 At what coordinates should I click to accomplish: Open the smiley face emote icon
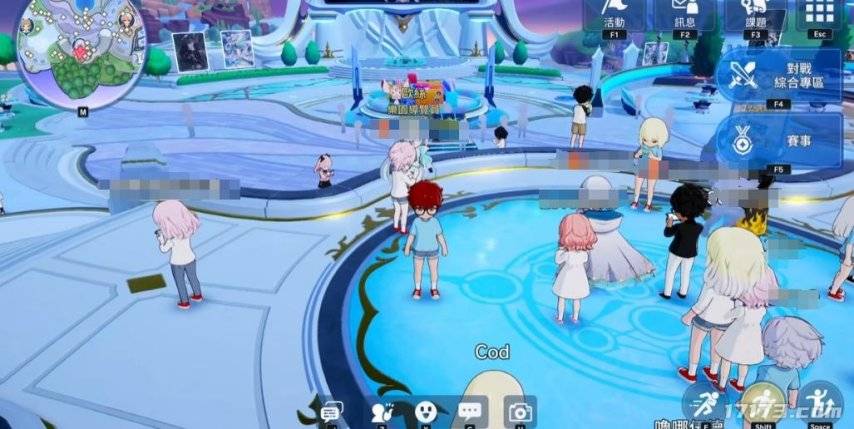pyautogui.click(x=425, y=411)
